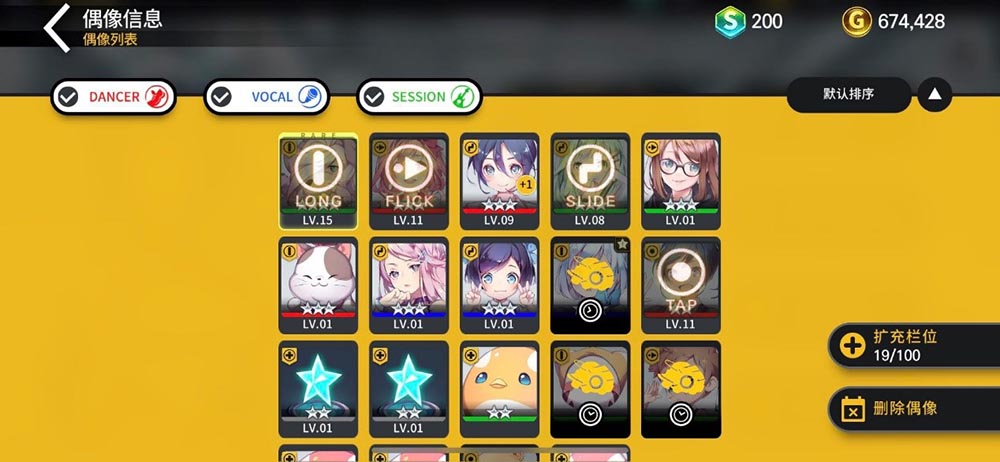Flip sort order with the triangle button

coord(934,95)
